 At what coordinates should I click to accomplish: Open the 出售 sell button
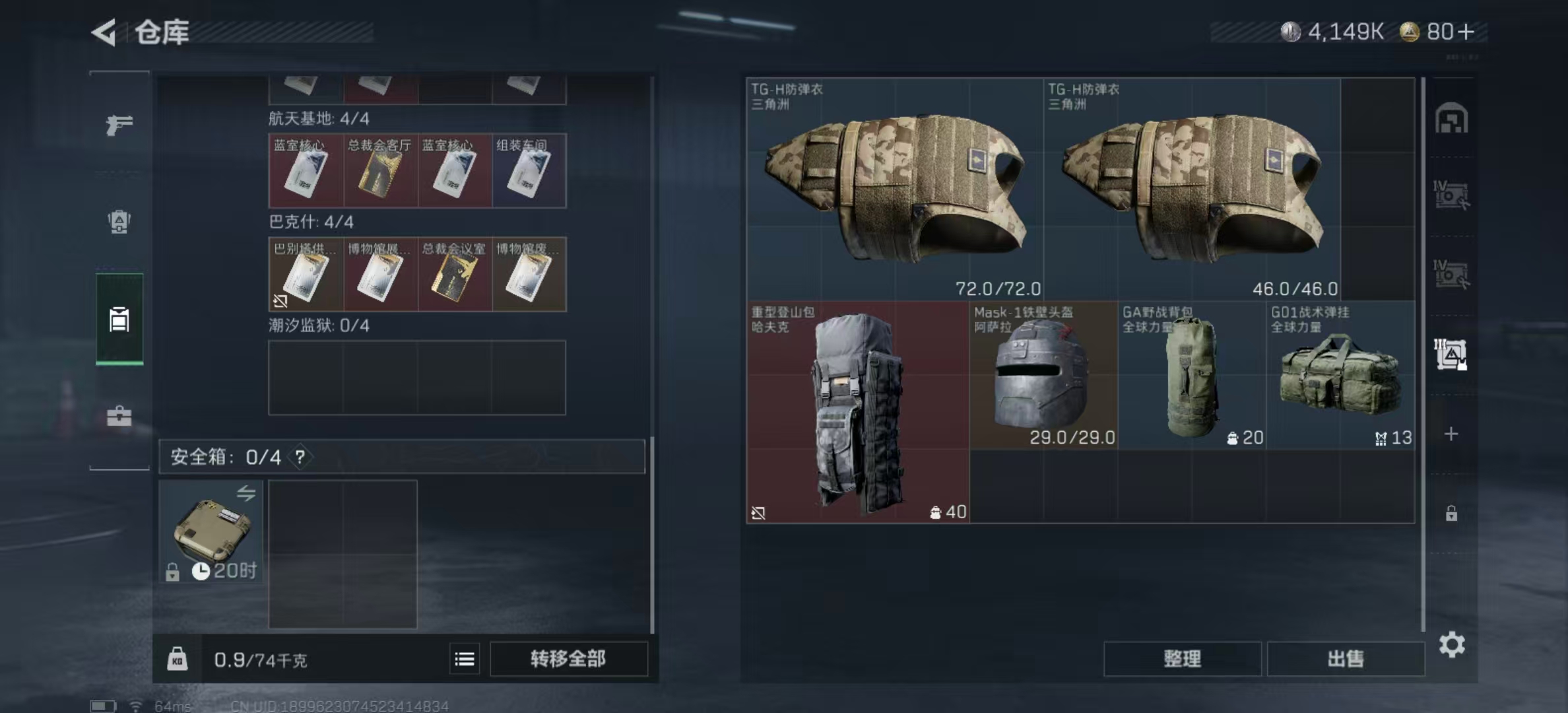(x=1346, y=659)
